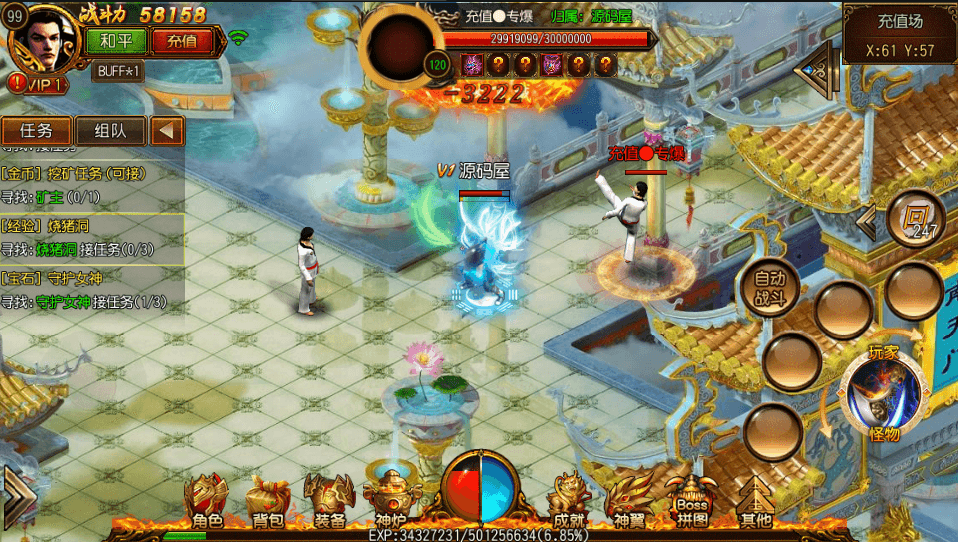Open the VIP 1 privileges badge
Image resolution: width=958 pixels, height=542 pixels.
38,84
